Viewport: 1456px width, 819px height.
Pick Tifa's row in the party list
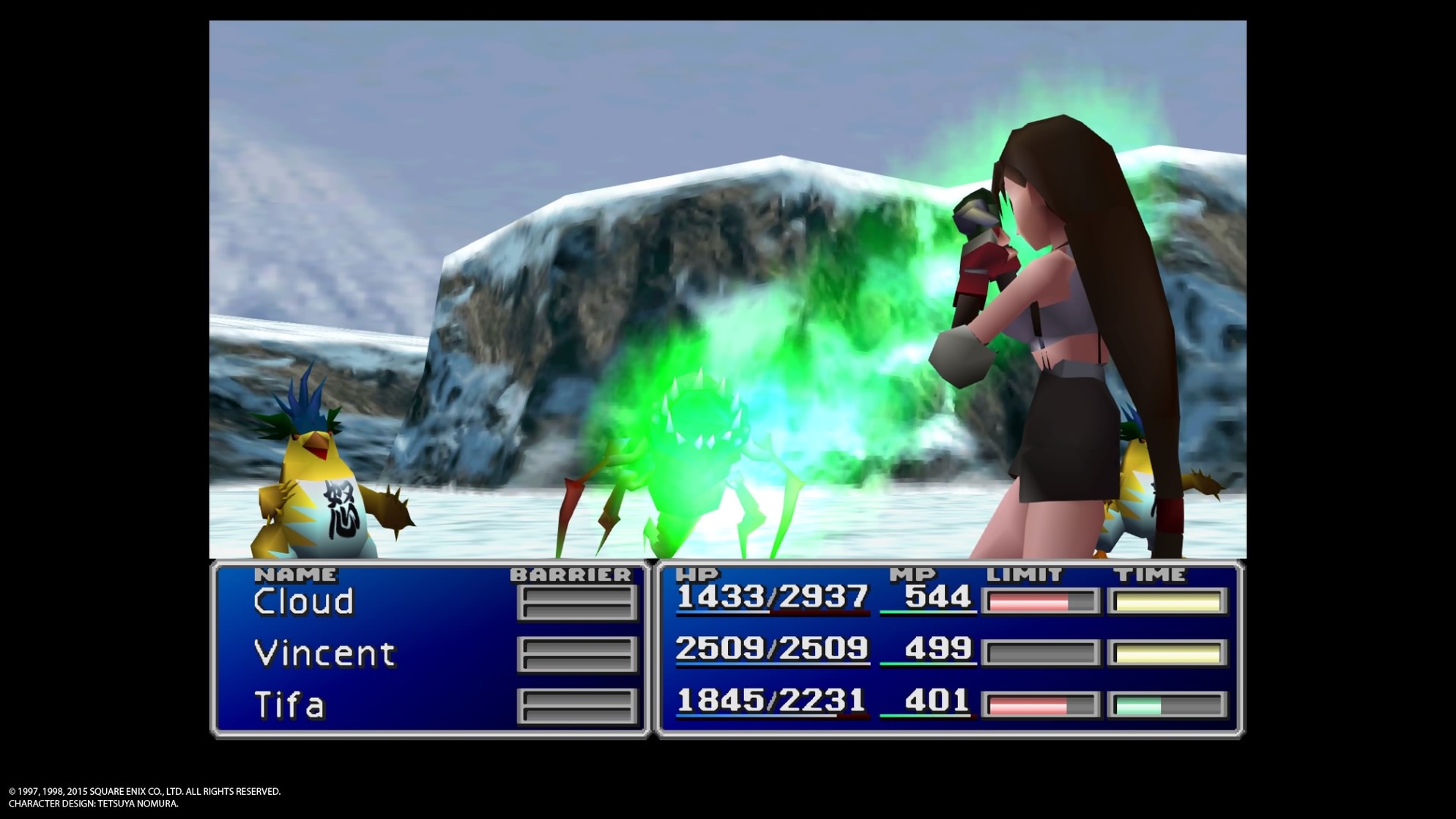point(289,705)
